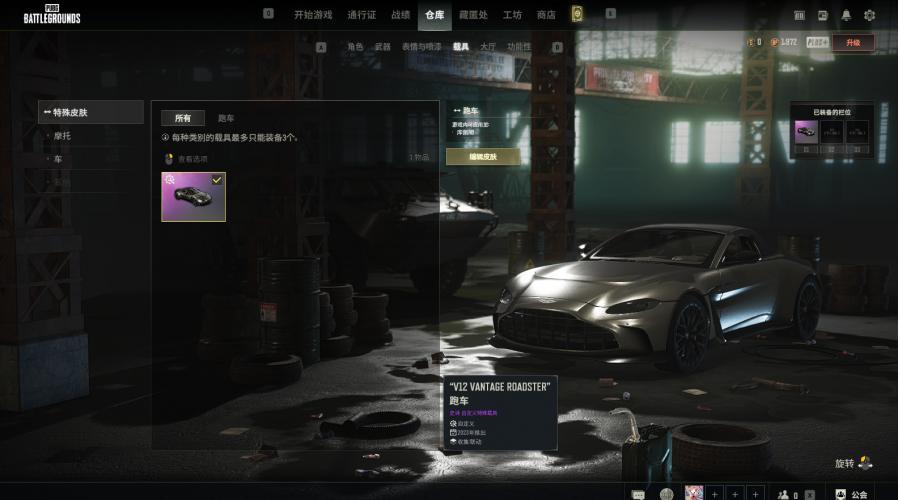
Task: Select the 角色 character sub-tab
Action: 355,47
